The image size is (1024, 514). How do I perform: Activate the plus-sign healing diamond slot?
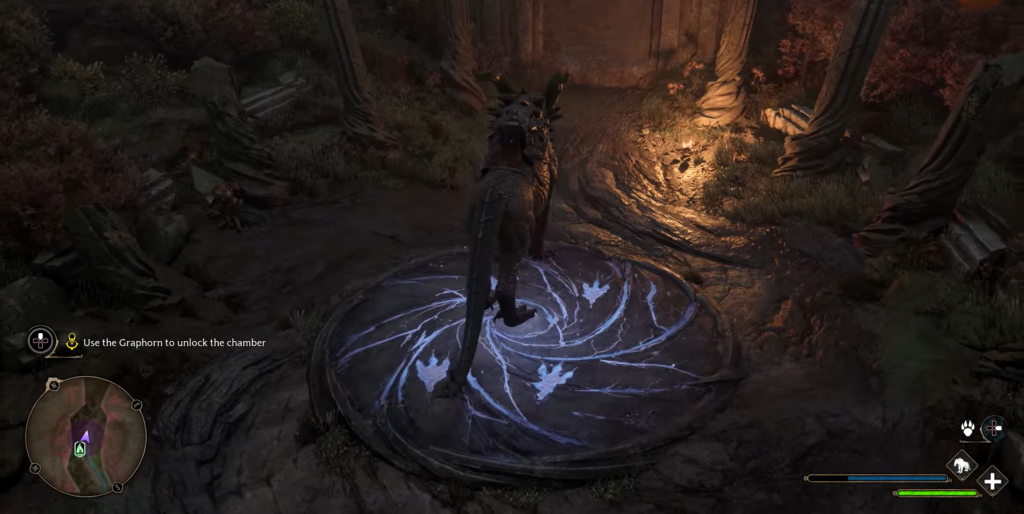tap(992, 482)
